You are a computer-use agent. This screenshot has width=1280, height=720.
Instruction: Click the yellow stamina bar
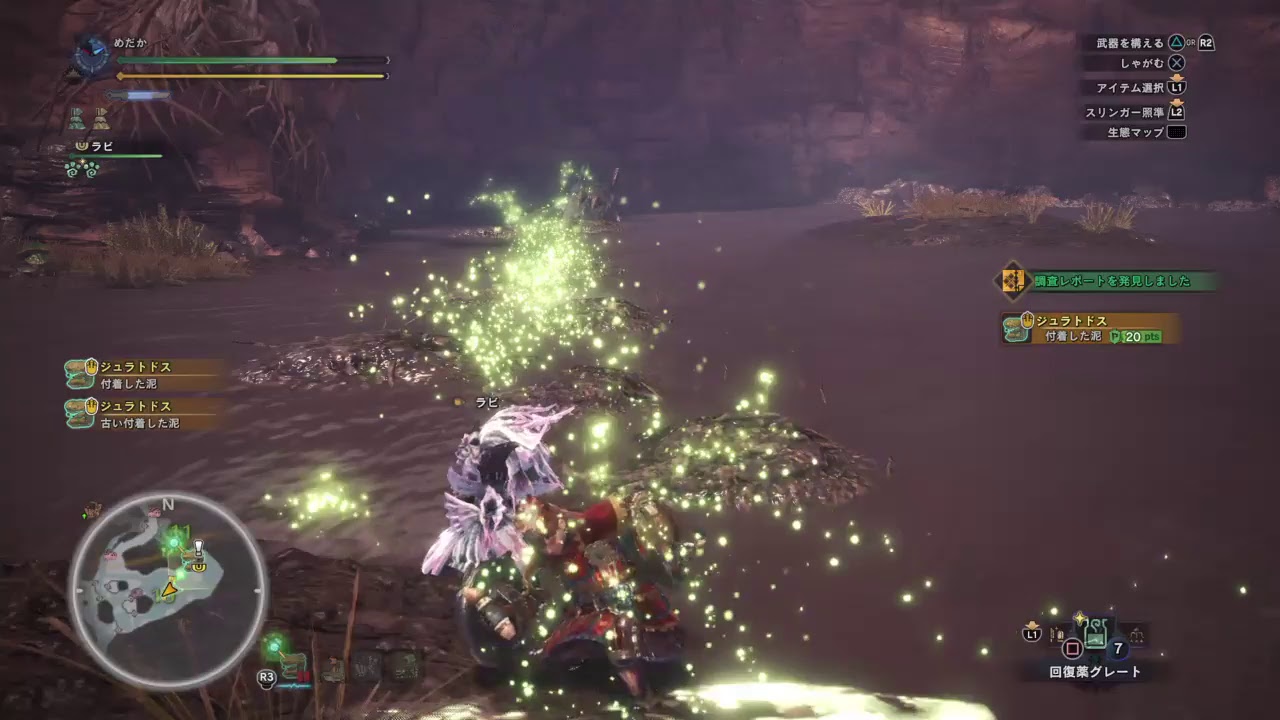point(248,75)
